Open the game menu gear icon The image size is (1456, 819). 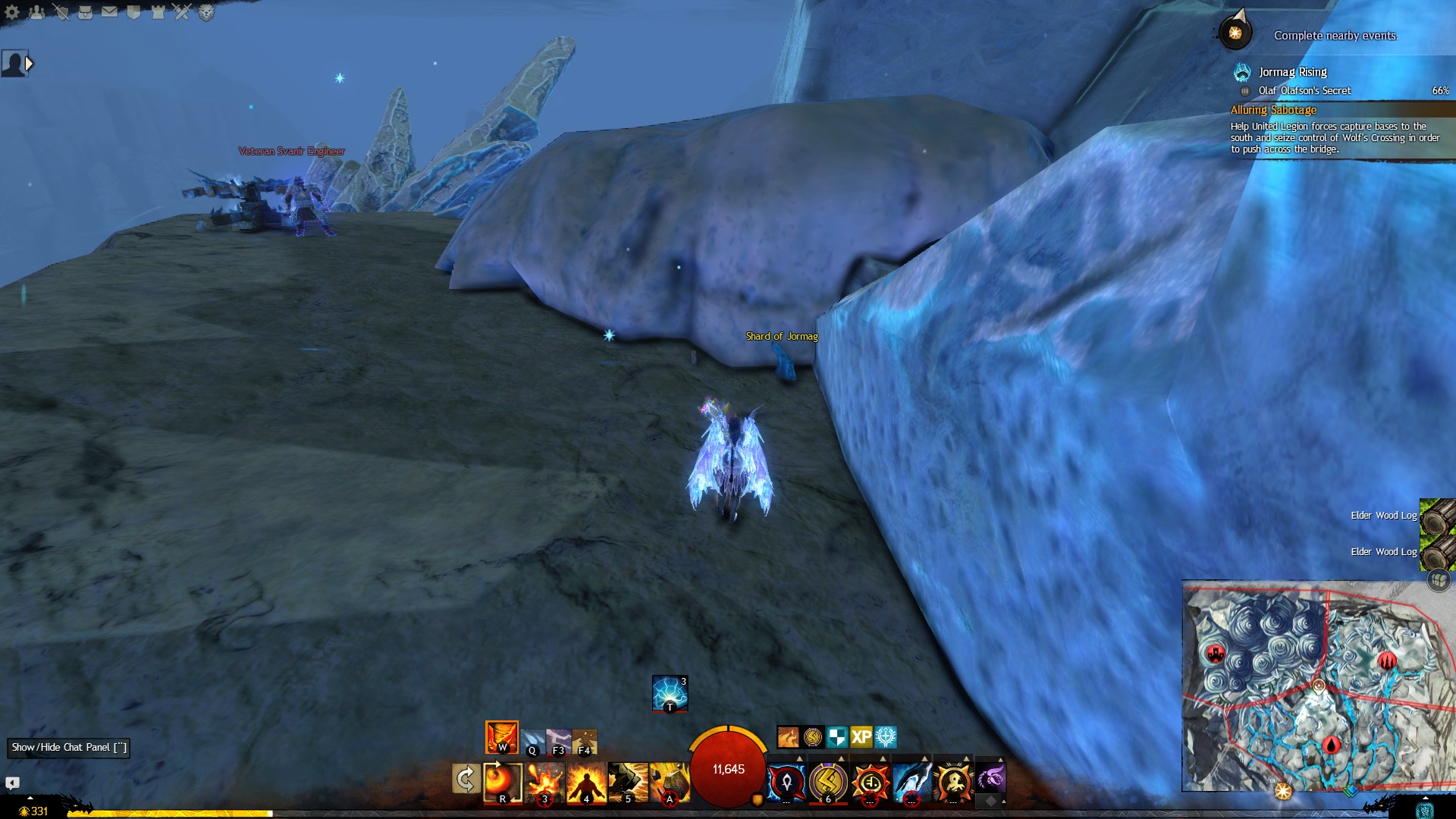coord(12,11)
